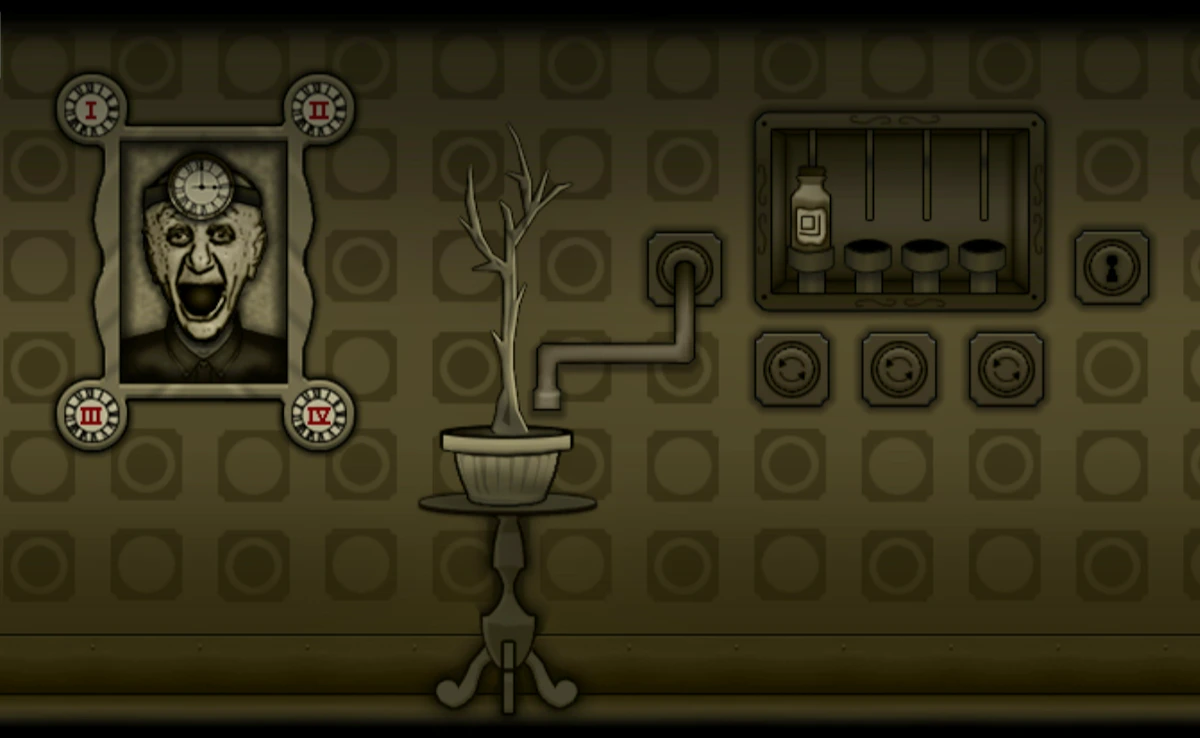Activate the clock dial marked III
The height and width of the screenshot is (738, 1200).
tap(91, 415)
